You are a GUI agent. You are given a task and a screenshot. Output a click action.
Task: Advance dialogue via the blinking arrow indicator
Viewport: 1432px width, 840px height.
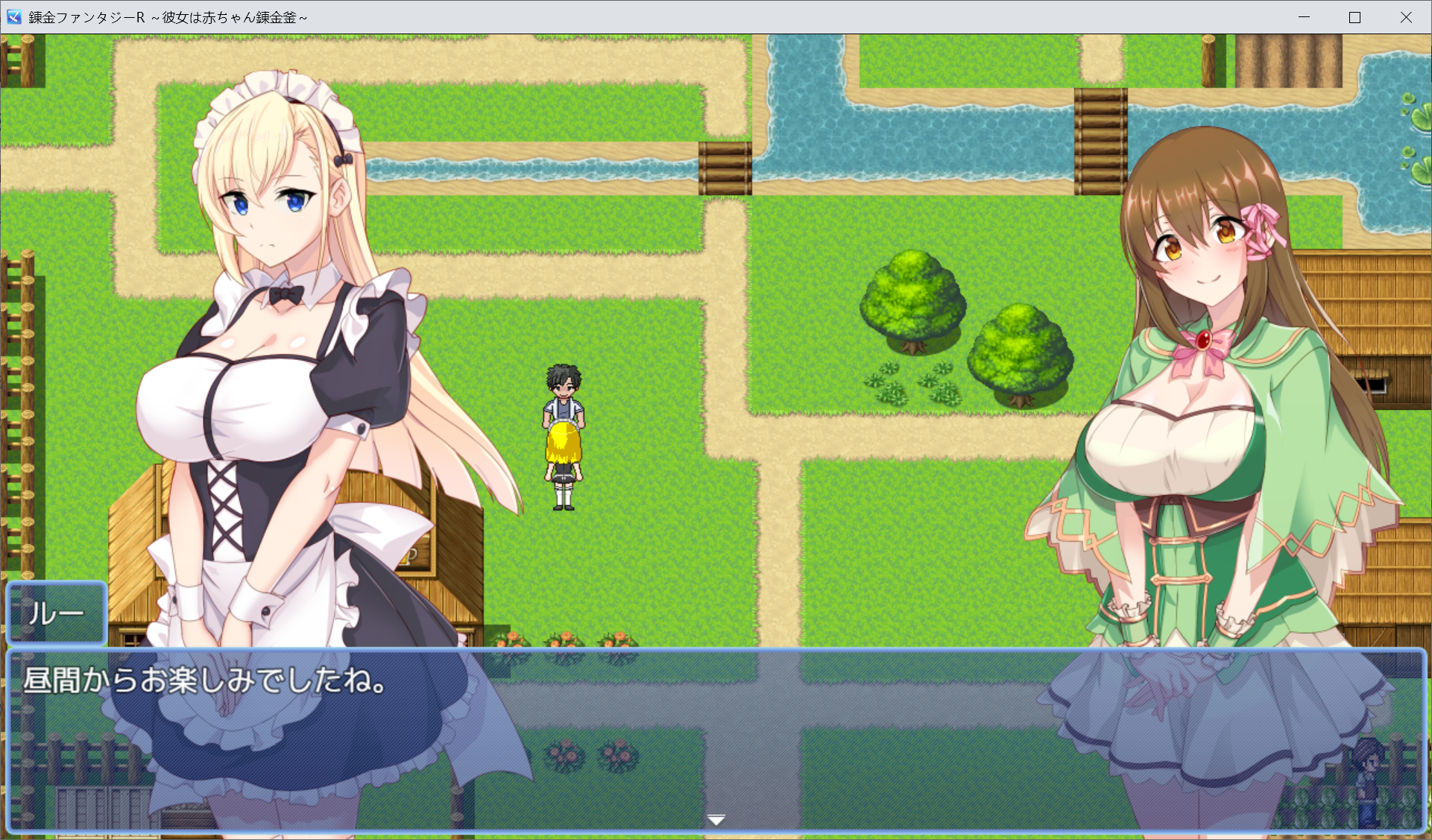pos(716,818)
